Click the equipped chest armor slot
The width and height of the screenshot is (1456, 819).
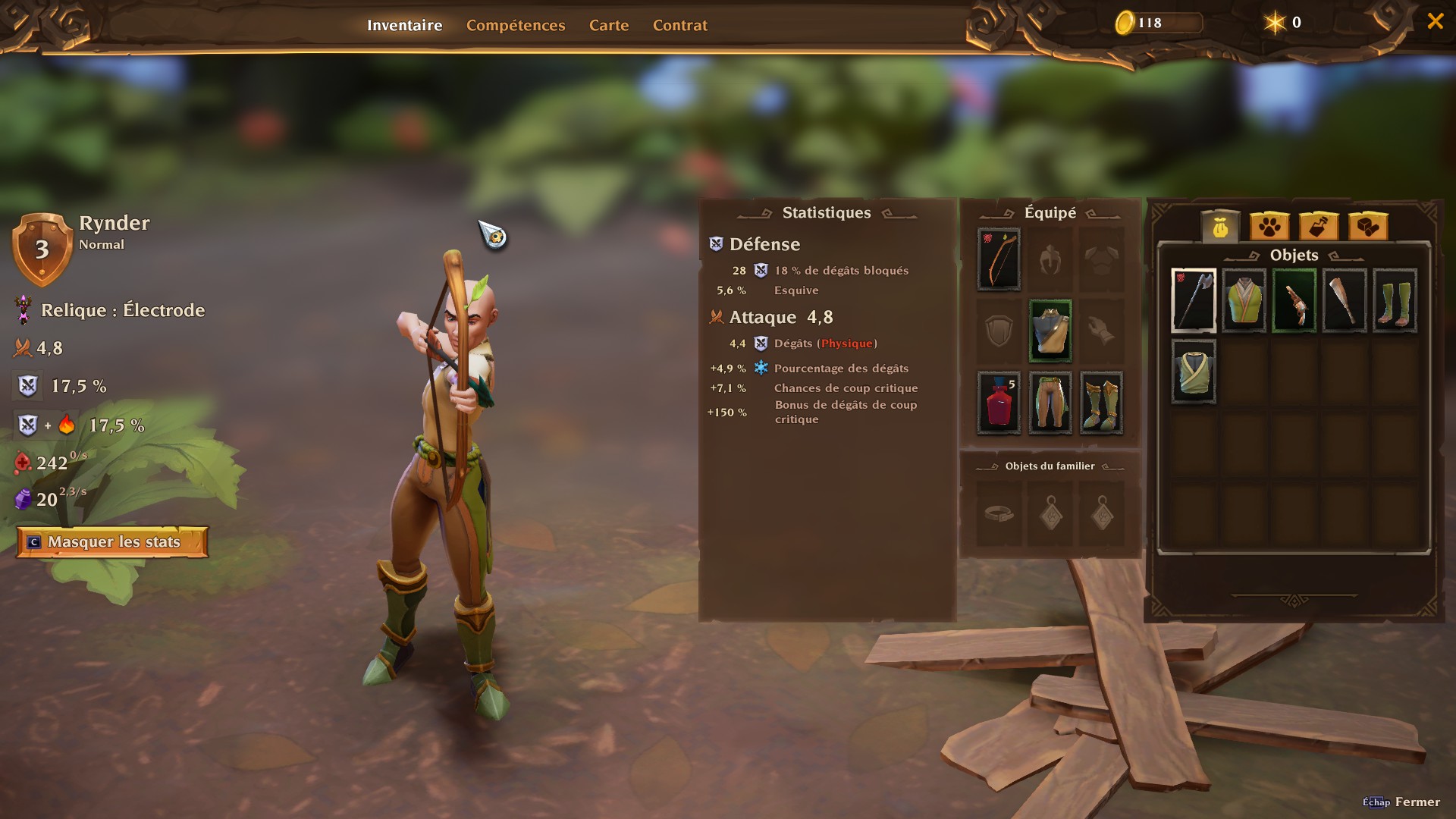(x=1050, y=331)
